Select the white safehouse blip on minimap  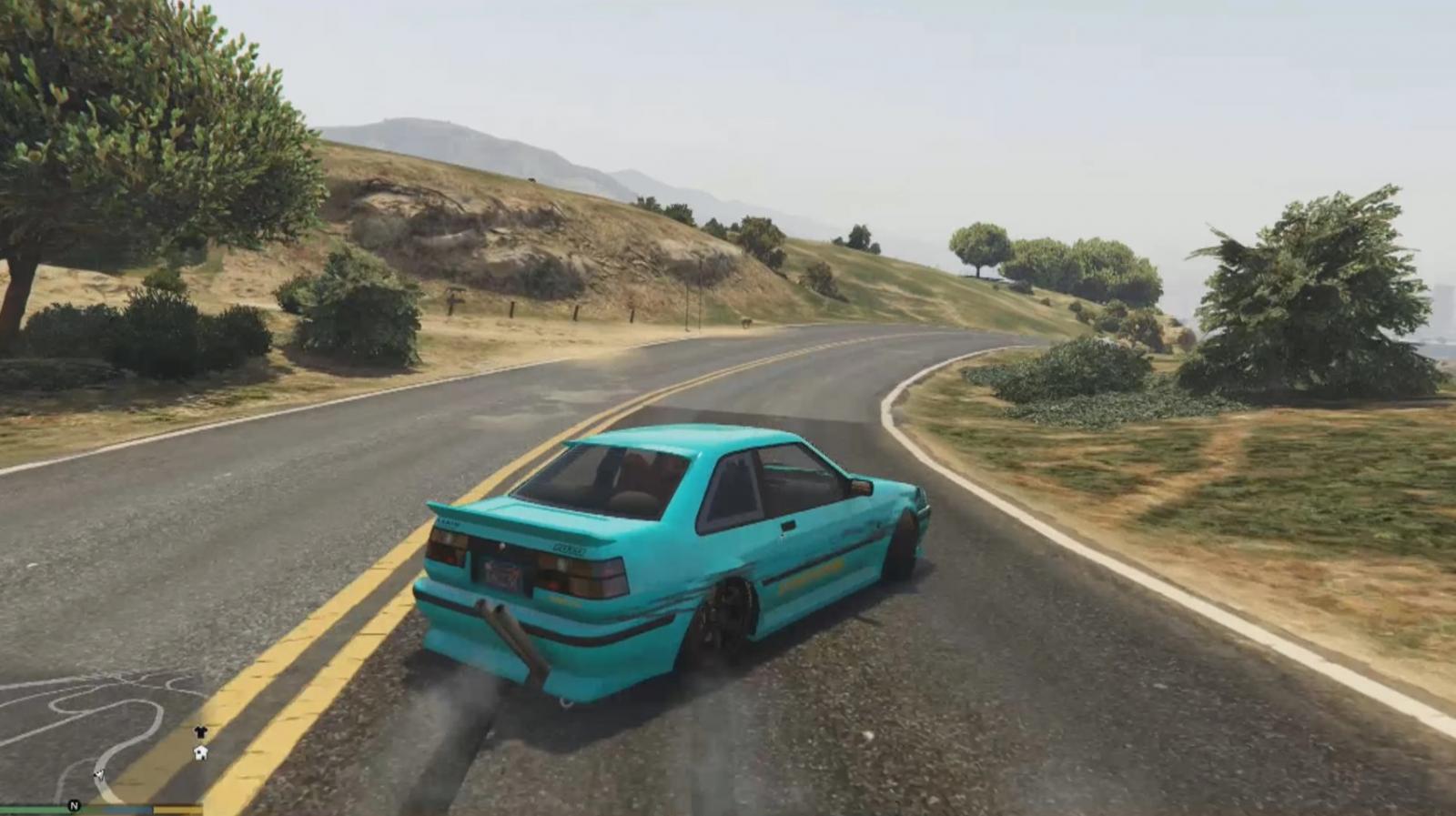pos(200,752)
